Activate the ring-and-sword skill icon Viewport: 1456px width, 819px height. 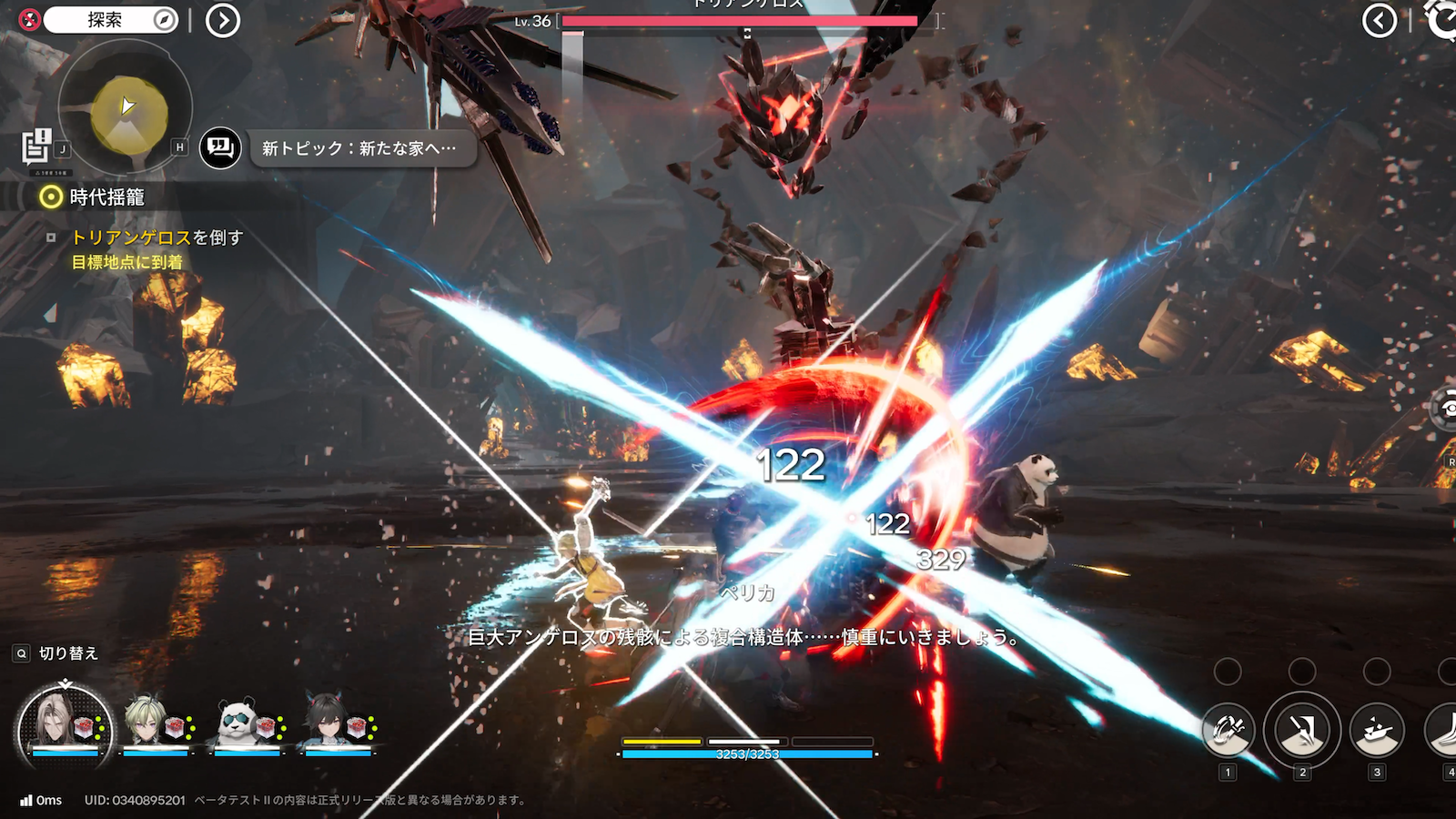click(1228, 730)
